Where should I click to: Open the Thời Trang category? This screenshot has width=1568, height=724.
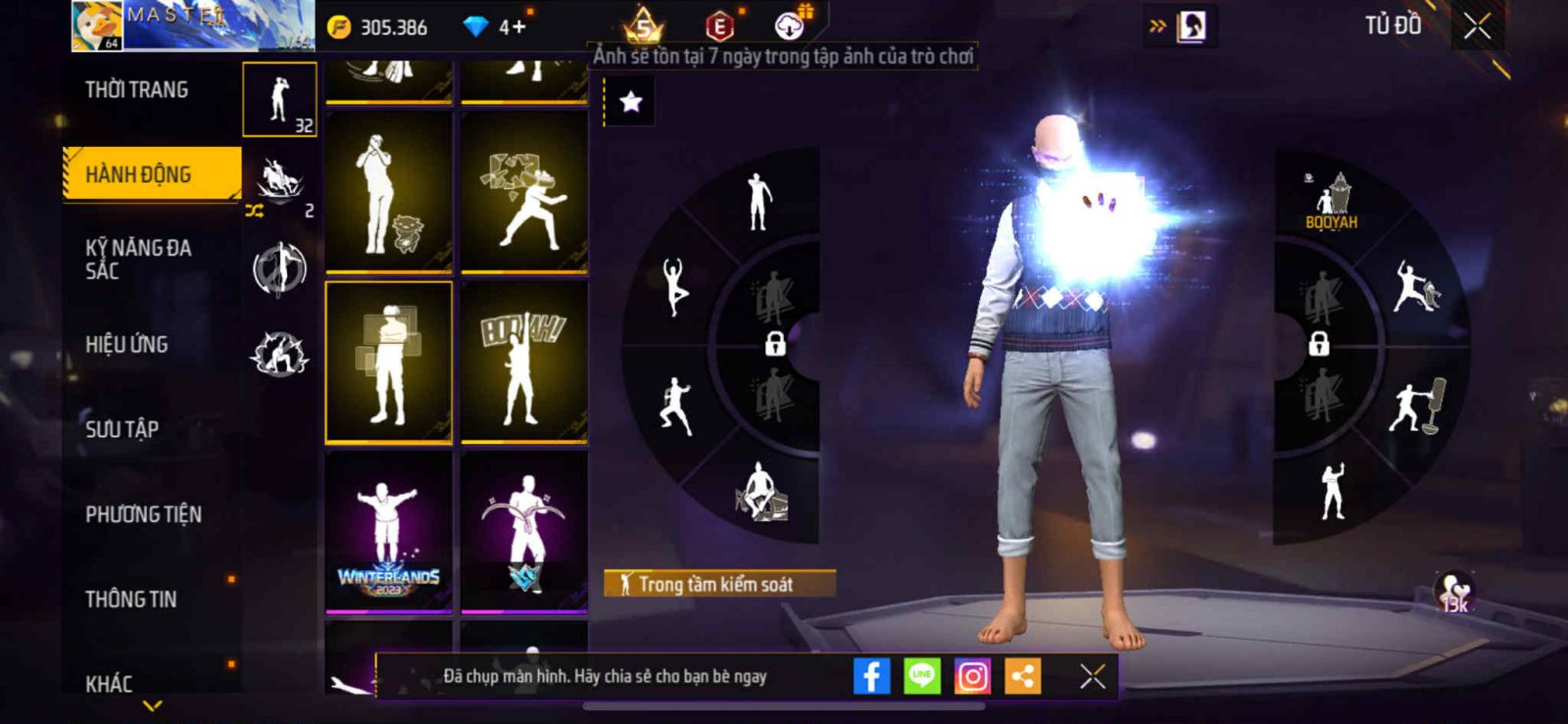click(137, 90)
